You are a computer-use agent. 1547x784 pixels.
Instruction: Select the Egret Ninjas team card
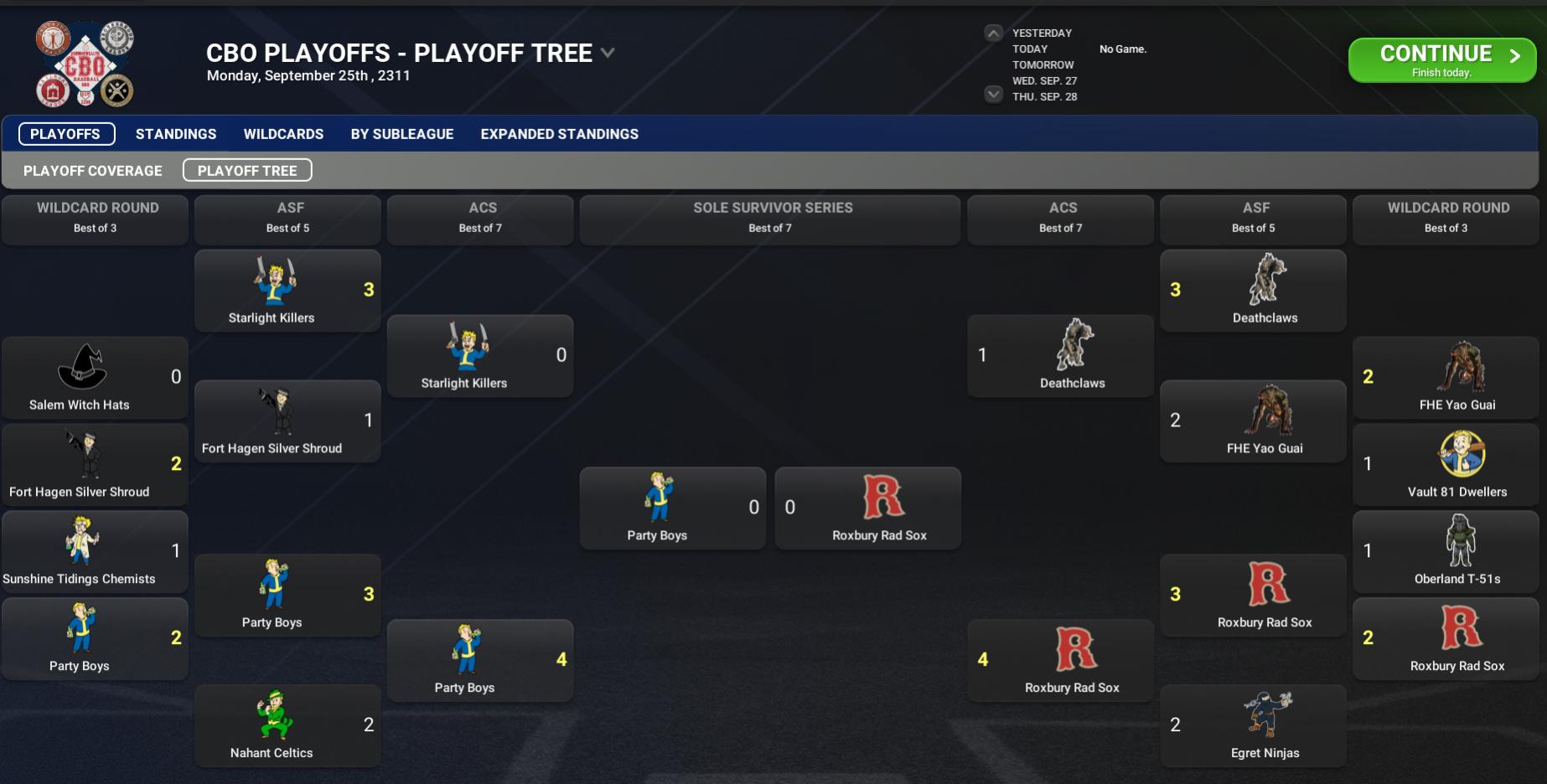pyautogui.click(x=1253, y=726)
